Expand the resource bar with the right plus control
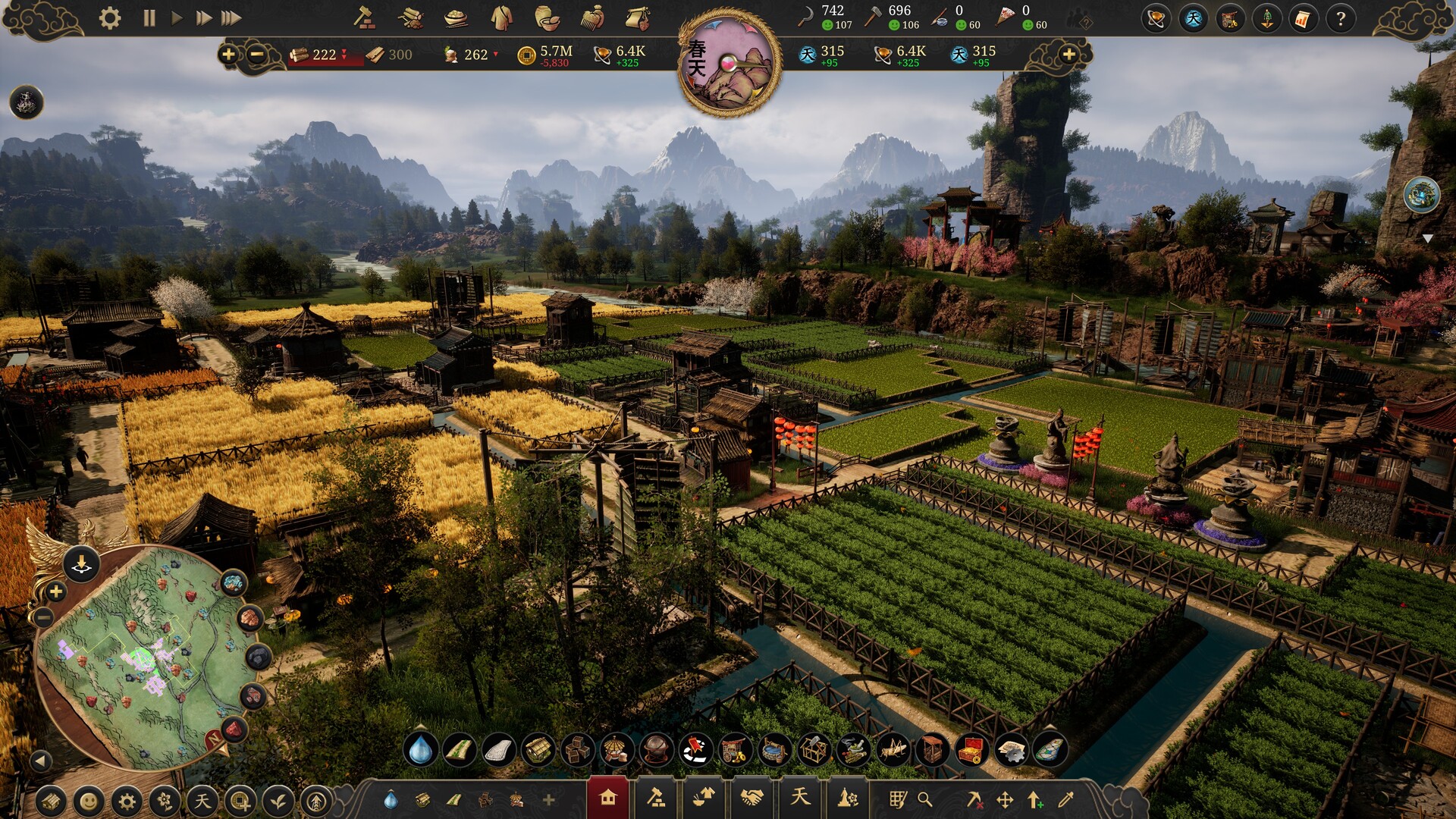The image size is (1456, 819). click(1069, 55)
